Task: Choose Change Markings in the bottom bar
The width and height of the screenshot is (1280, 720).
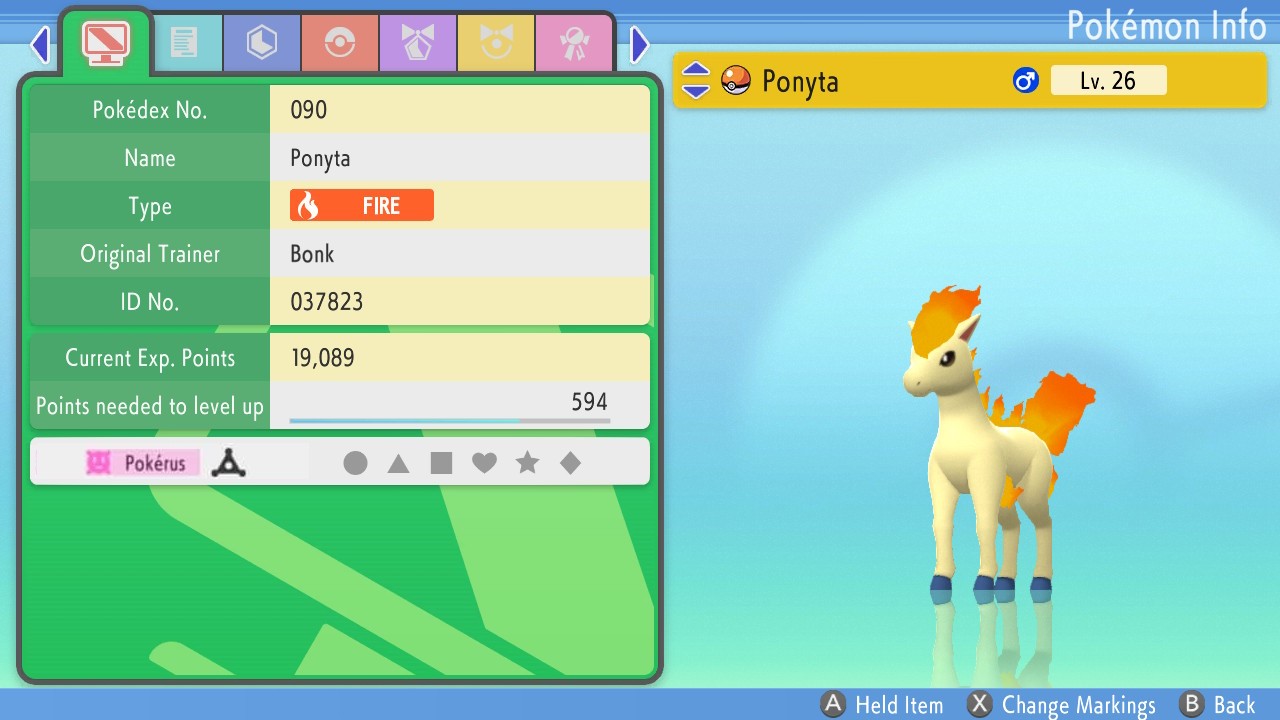Action: click(1062, 704)
